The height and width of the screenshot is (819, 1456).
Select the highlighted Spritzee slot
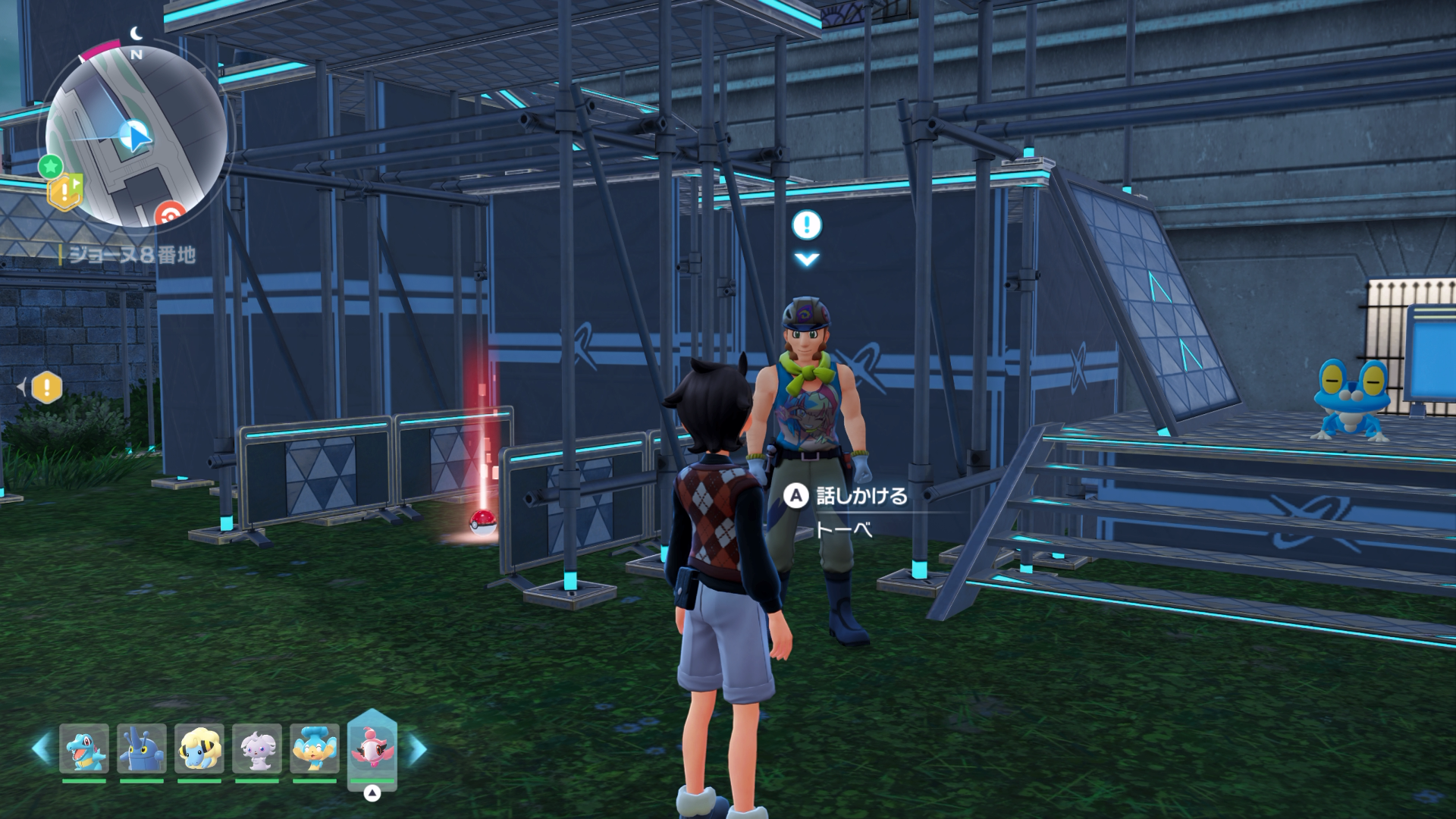[x=372, y=747]
